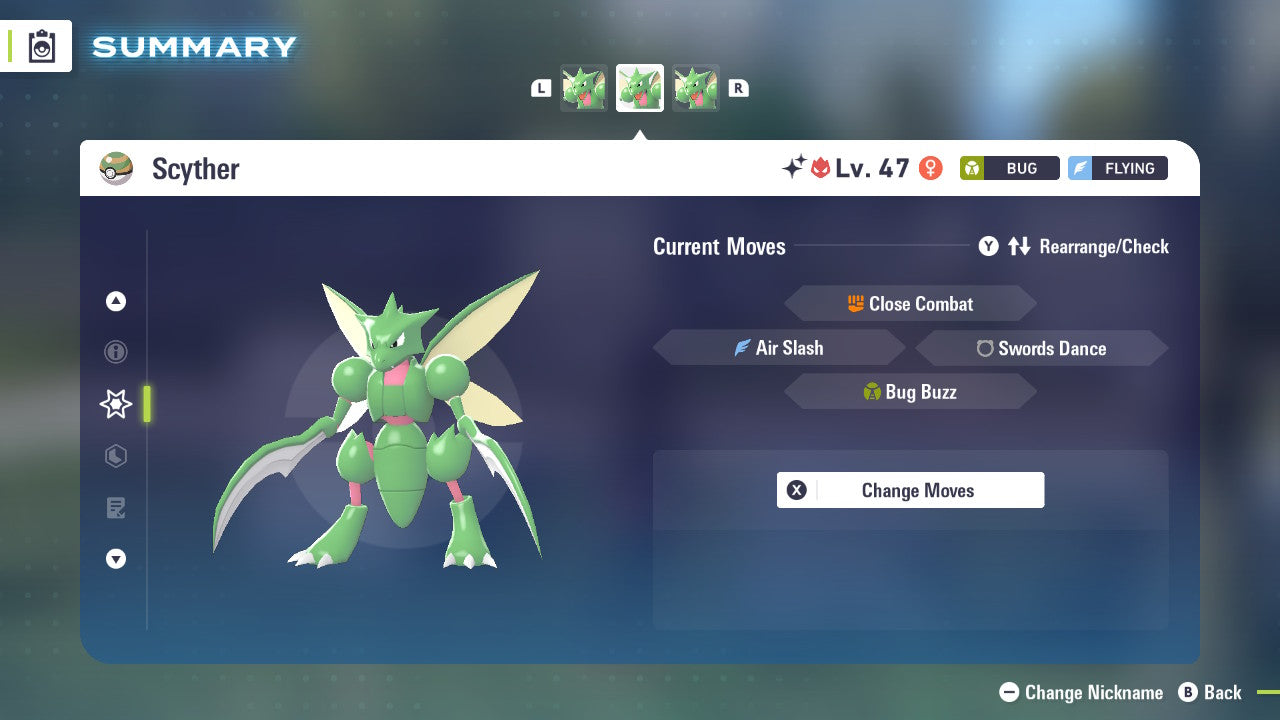1280x720 pixels.
Task: Select the Swords Dance move
Action: (1041, 348)
